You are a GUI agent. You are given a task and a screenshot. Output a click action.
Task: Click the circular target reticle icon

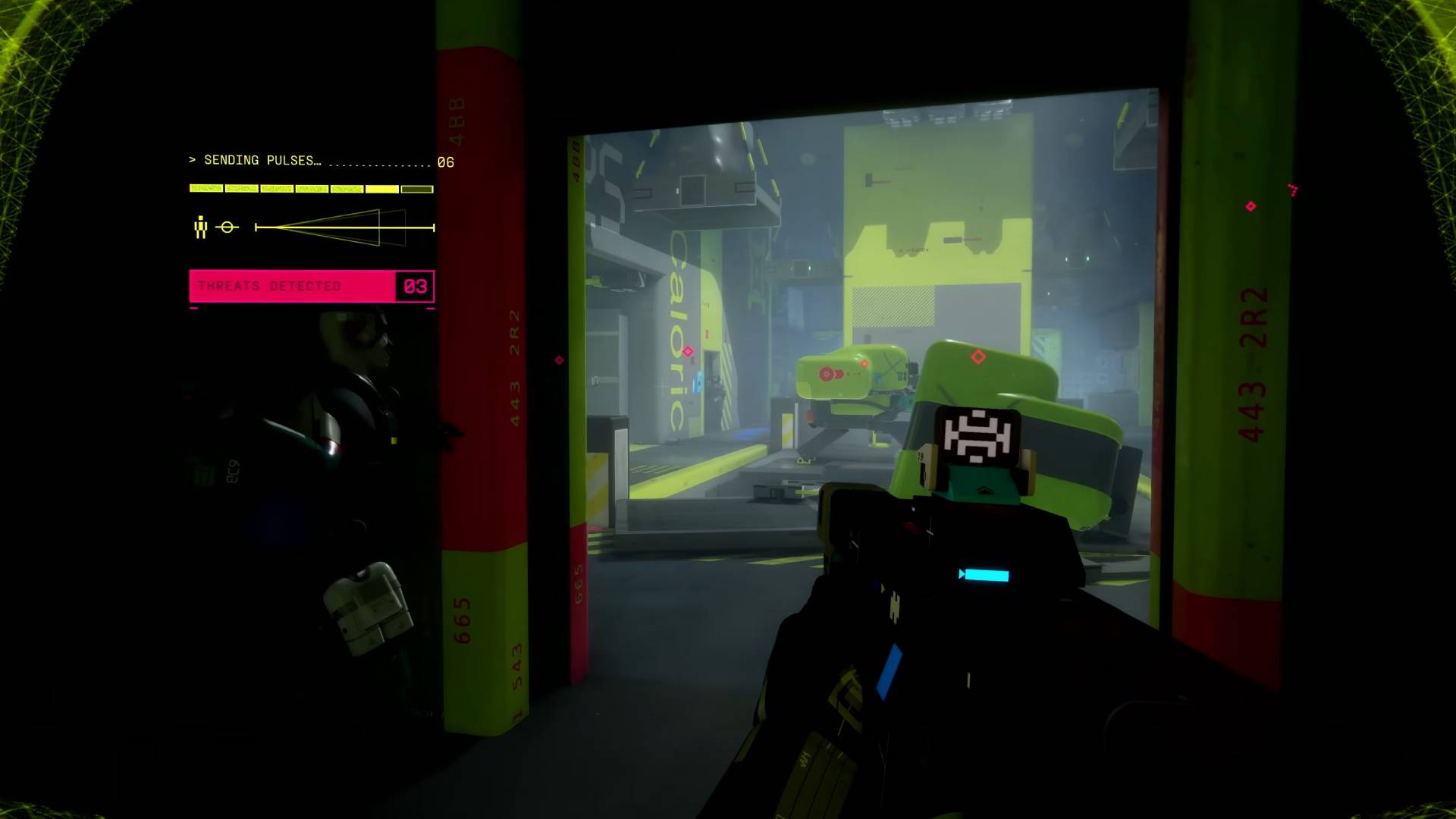click(227, 225)
